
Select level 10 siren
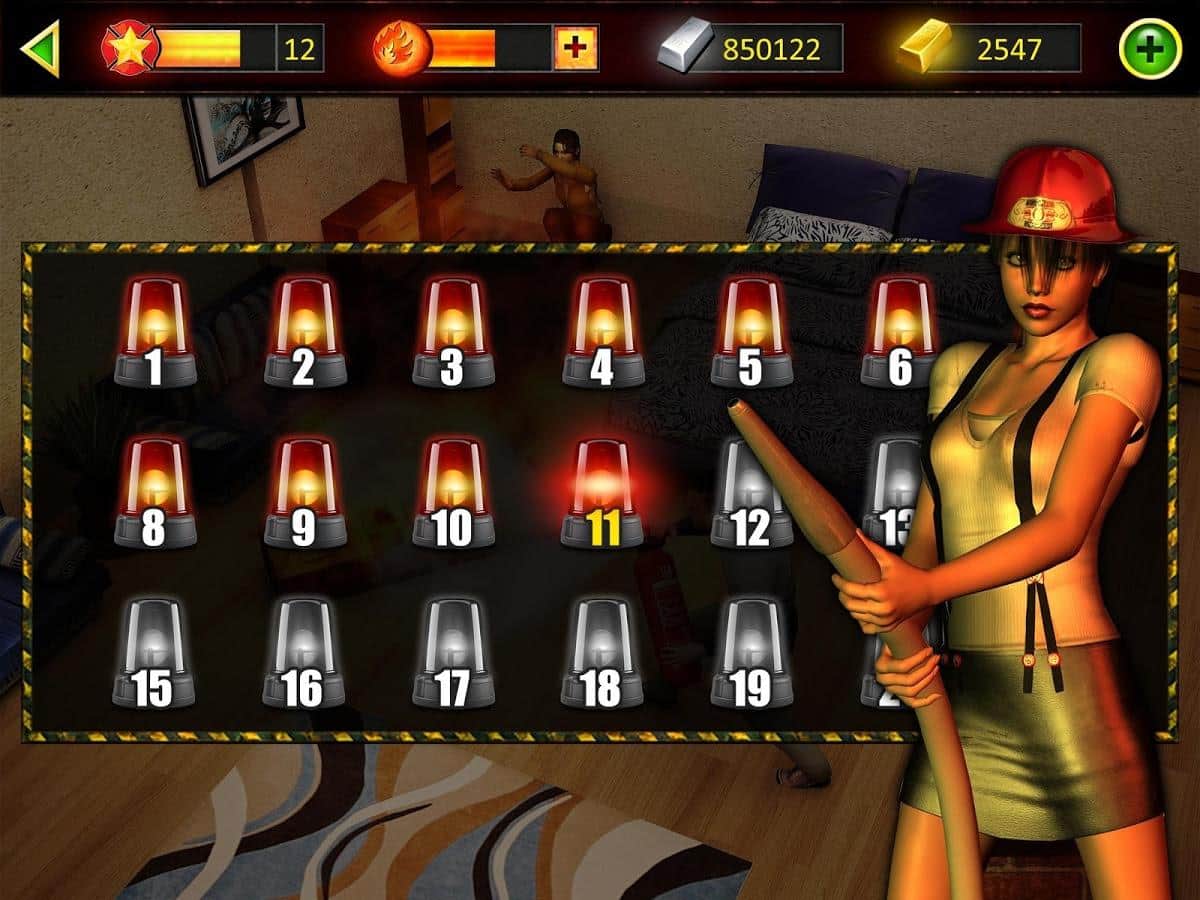(x=452, y=493)
